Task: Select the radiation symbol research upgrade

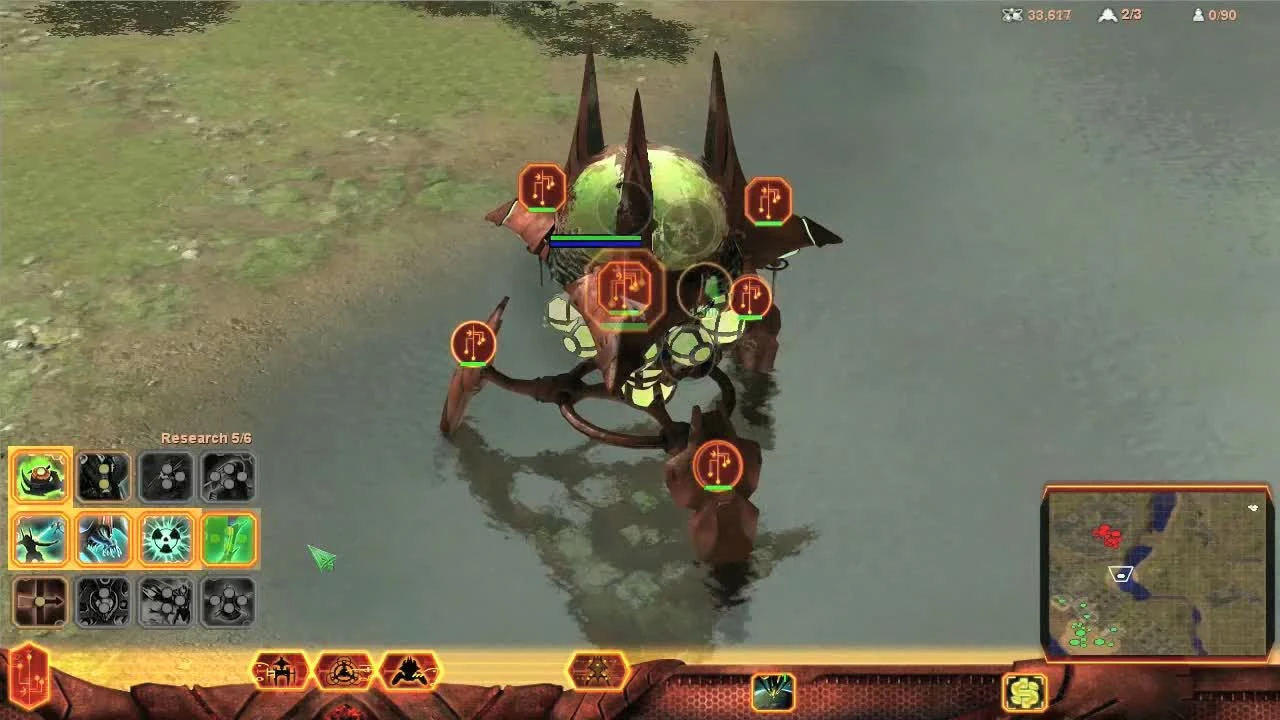Action: (x=166, y=539)
